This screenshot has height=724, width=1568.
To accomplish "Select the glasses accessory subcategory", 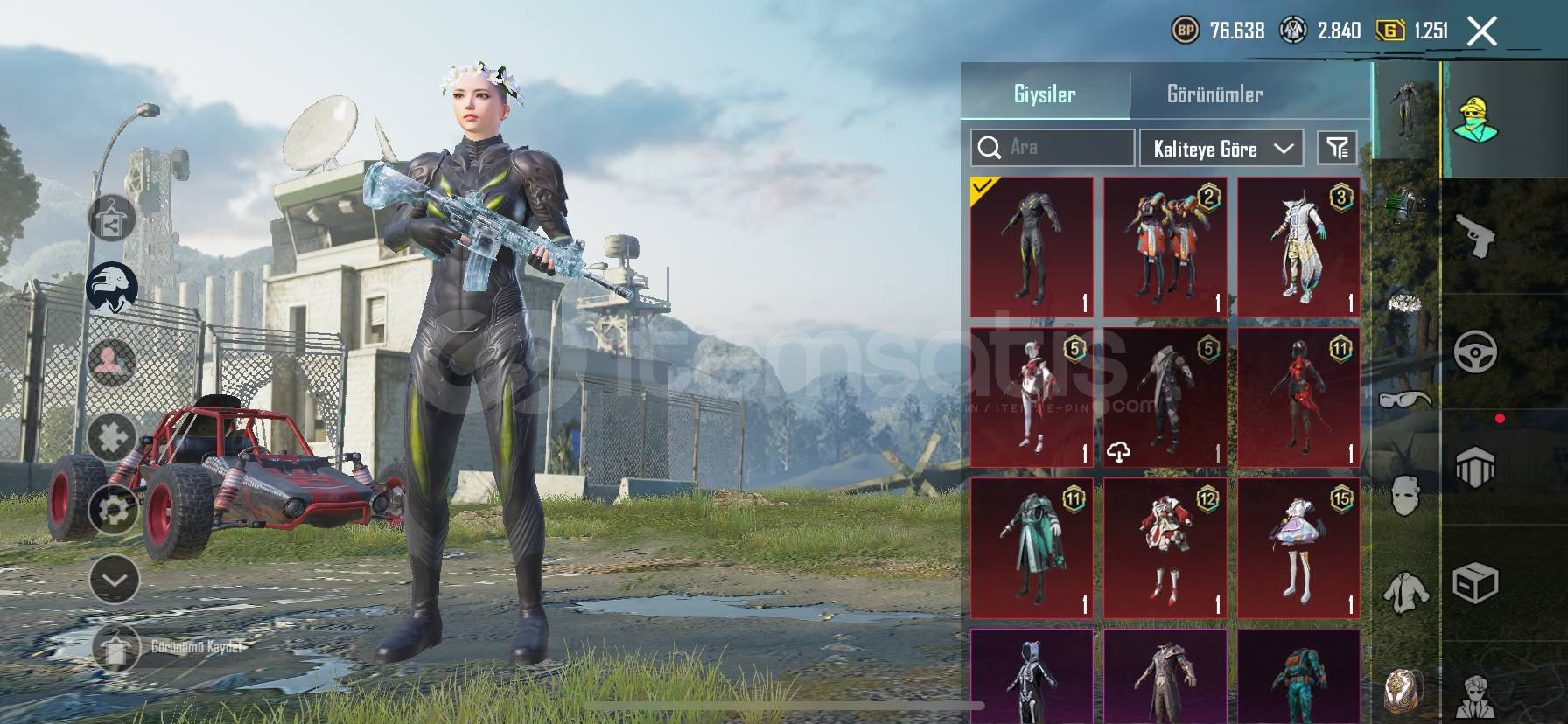I will [x=1405, y=400].
